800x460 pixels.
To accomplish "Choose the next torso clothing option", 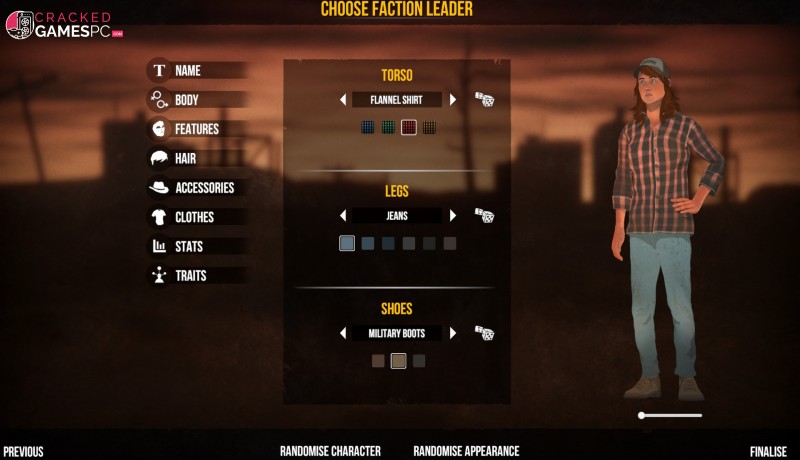I will pos(453,100).
